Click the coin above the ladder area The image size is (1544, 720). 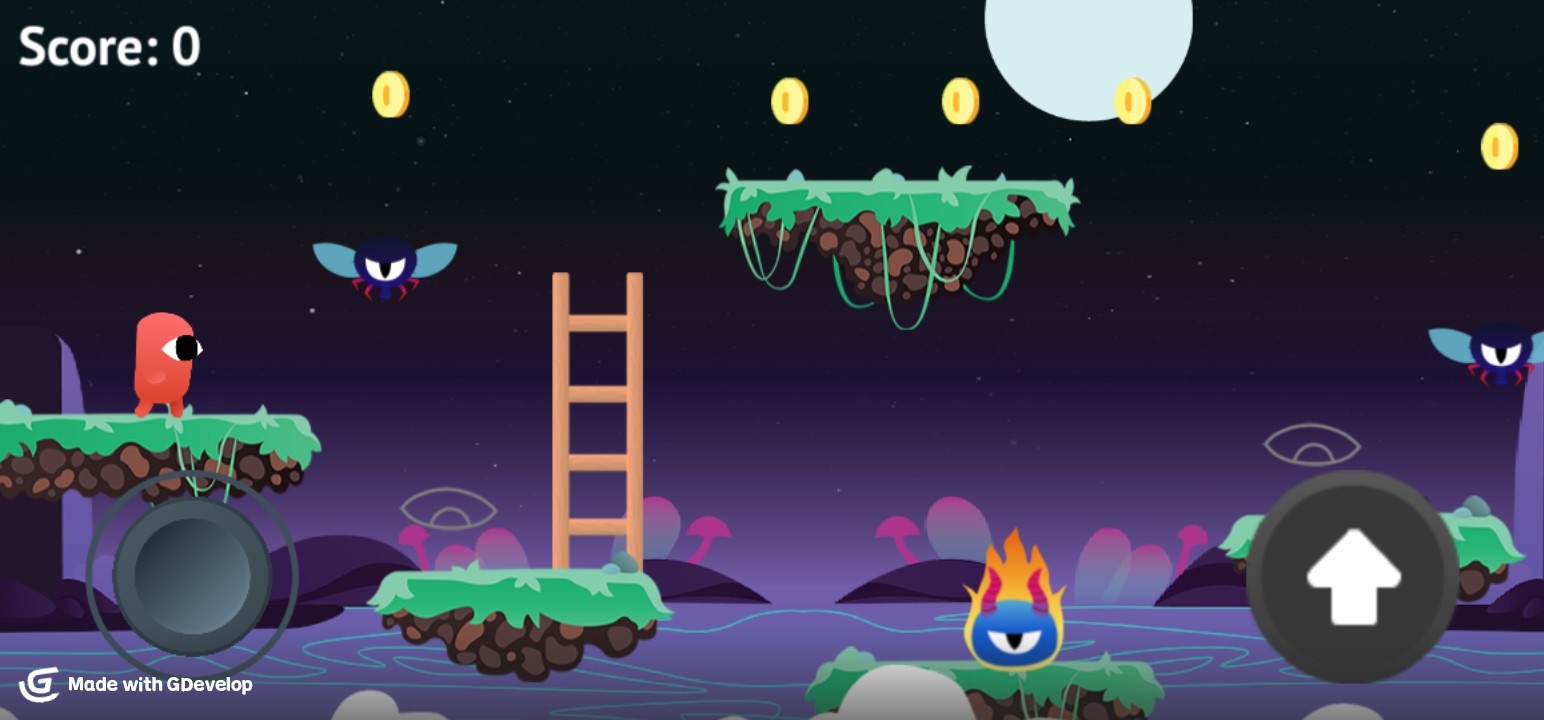click(390, 94)
